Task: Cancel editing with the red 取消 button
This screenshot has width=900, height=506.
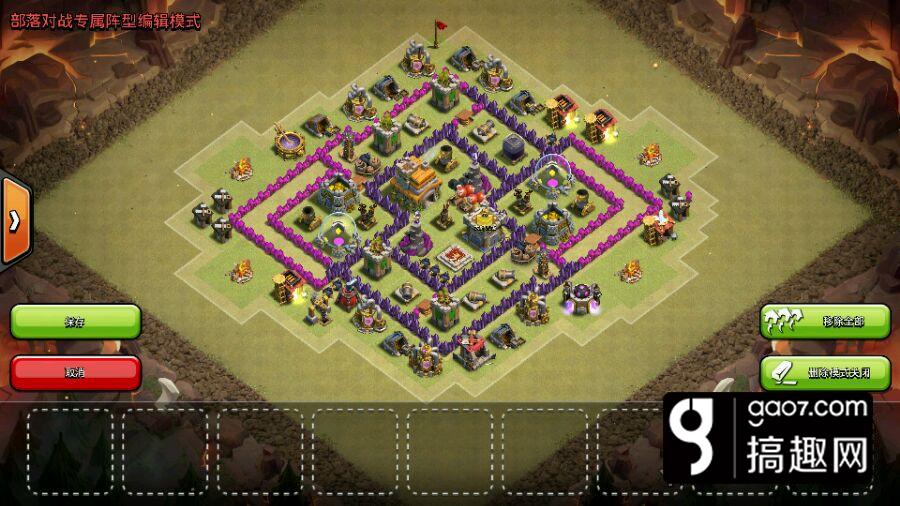Action: click(x=75, y=372)
